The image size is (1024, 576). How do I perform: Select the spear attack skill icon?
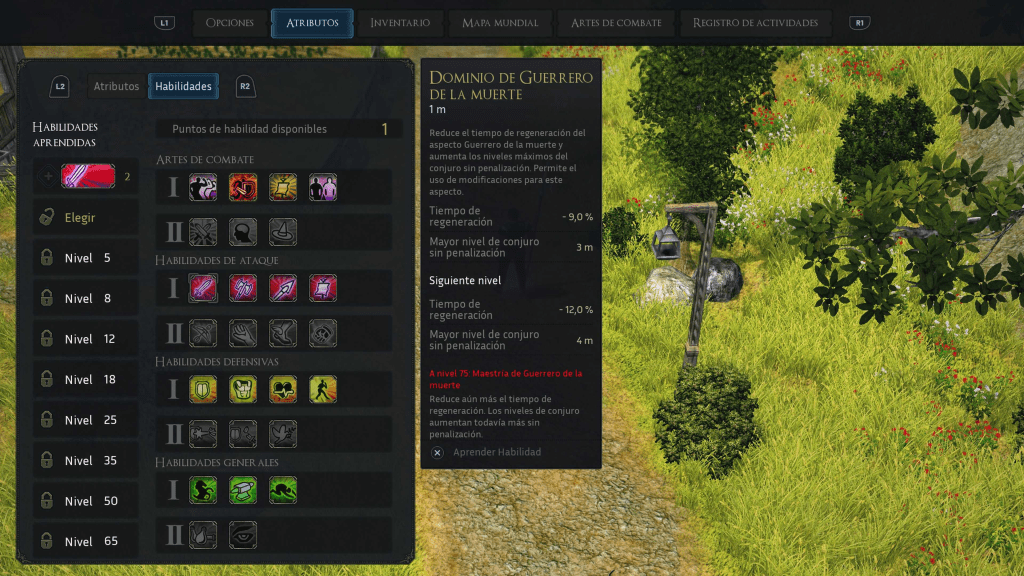pos(283,288)
